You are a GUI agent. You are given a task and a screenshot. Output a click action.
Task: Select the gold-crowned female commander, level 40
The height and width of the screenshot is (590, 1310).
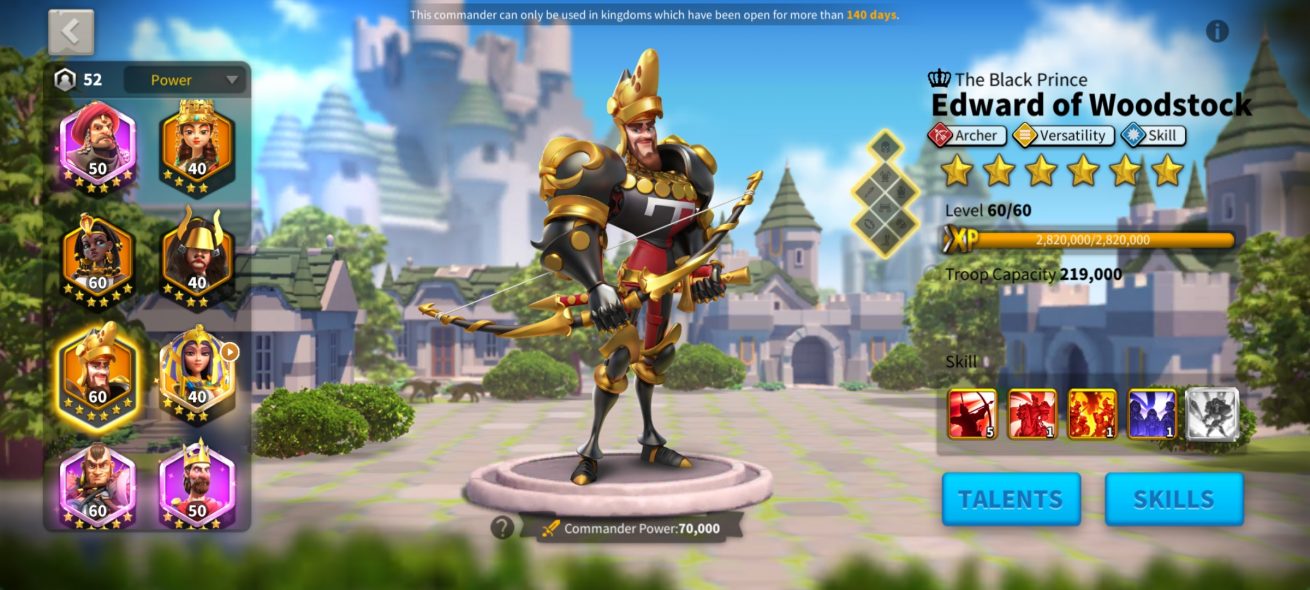pos(197,146)
